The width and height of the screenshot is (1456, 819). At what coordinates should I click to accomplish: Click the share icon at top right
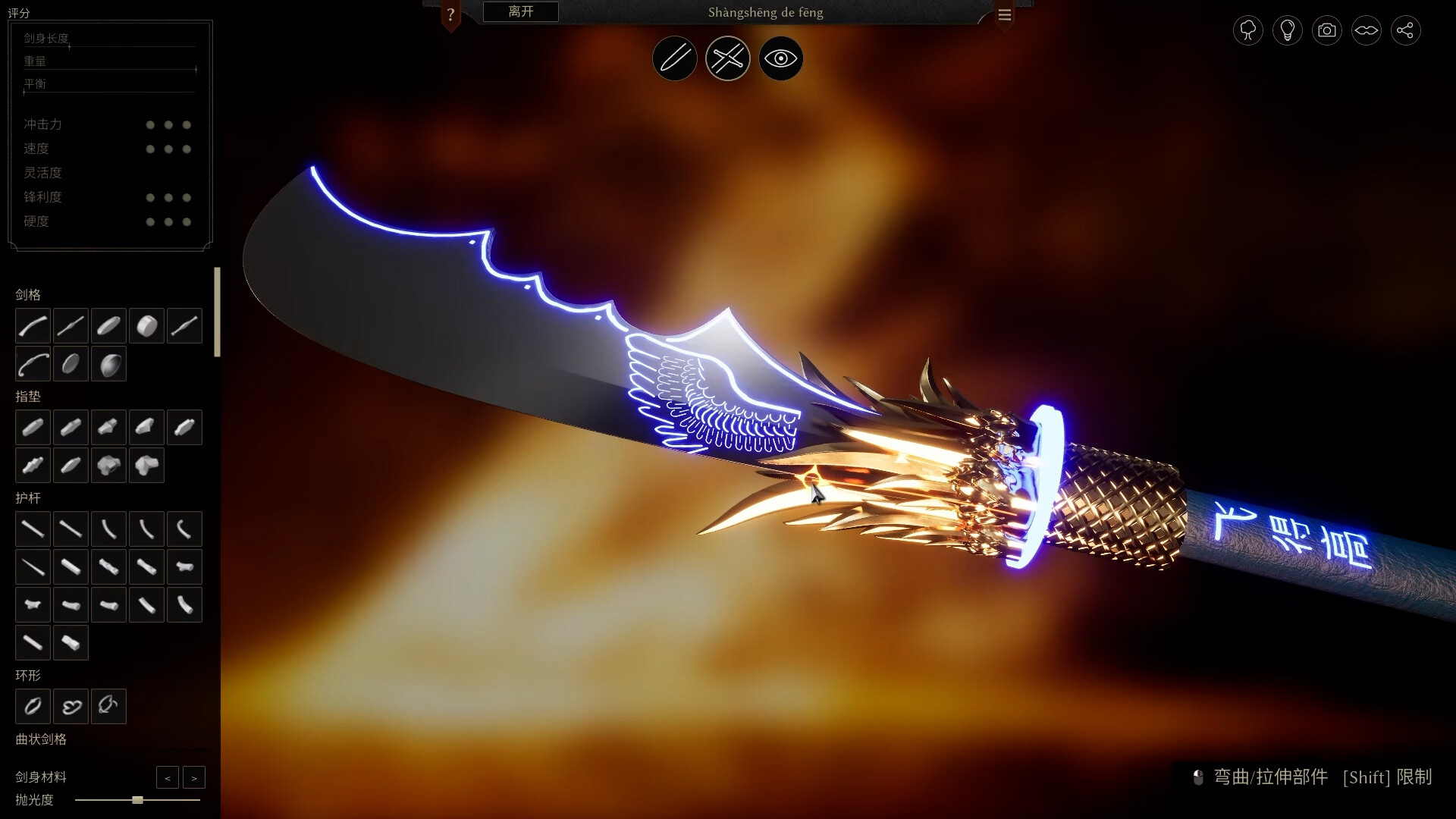point(1406,30)
